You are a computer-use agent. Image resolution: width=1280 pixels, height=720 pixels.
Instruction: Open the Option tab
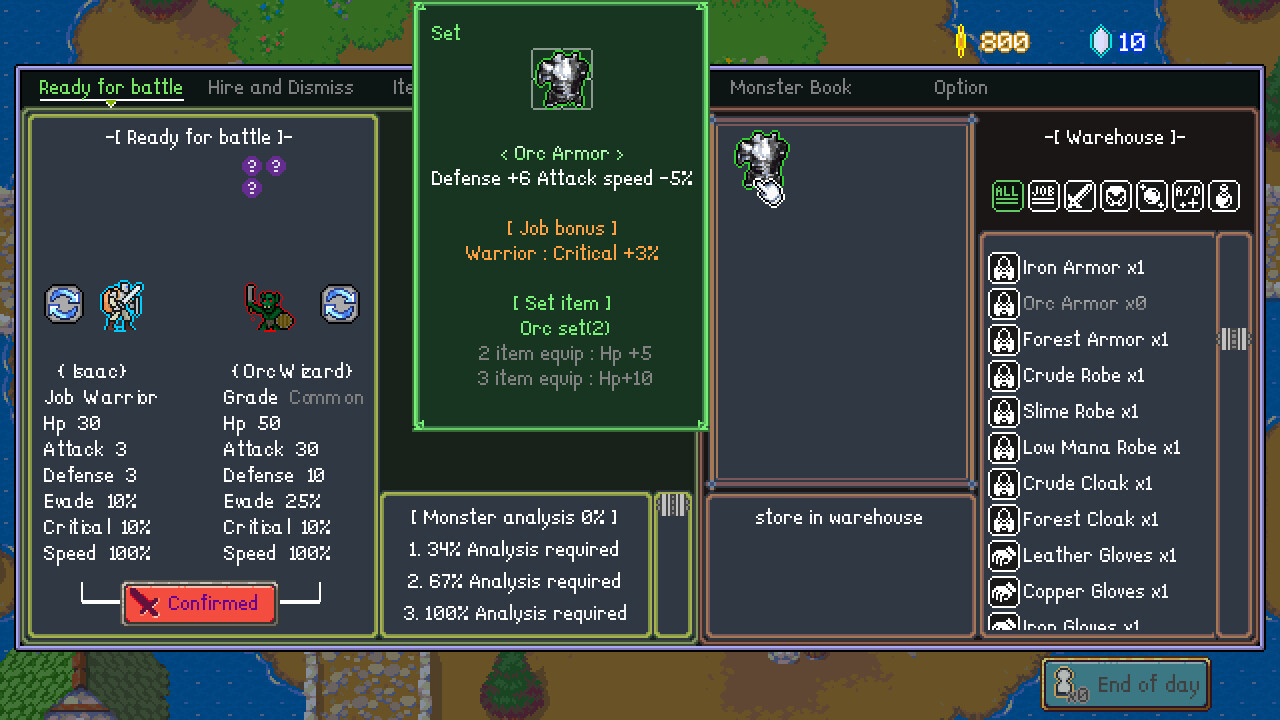click(x=960, y=88)
